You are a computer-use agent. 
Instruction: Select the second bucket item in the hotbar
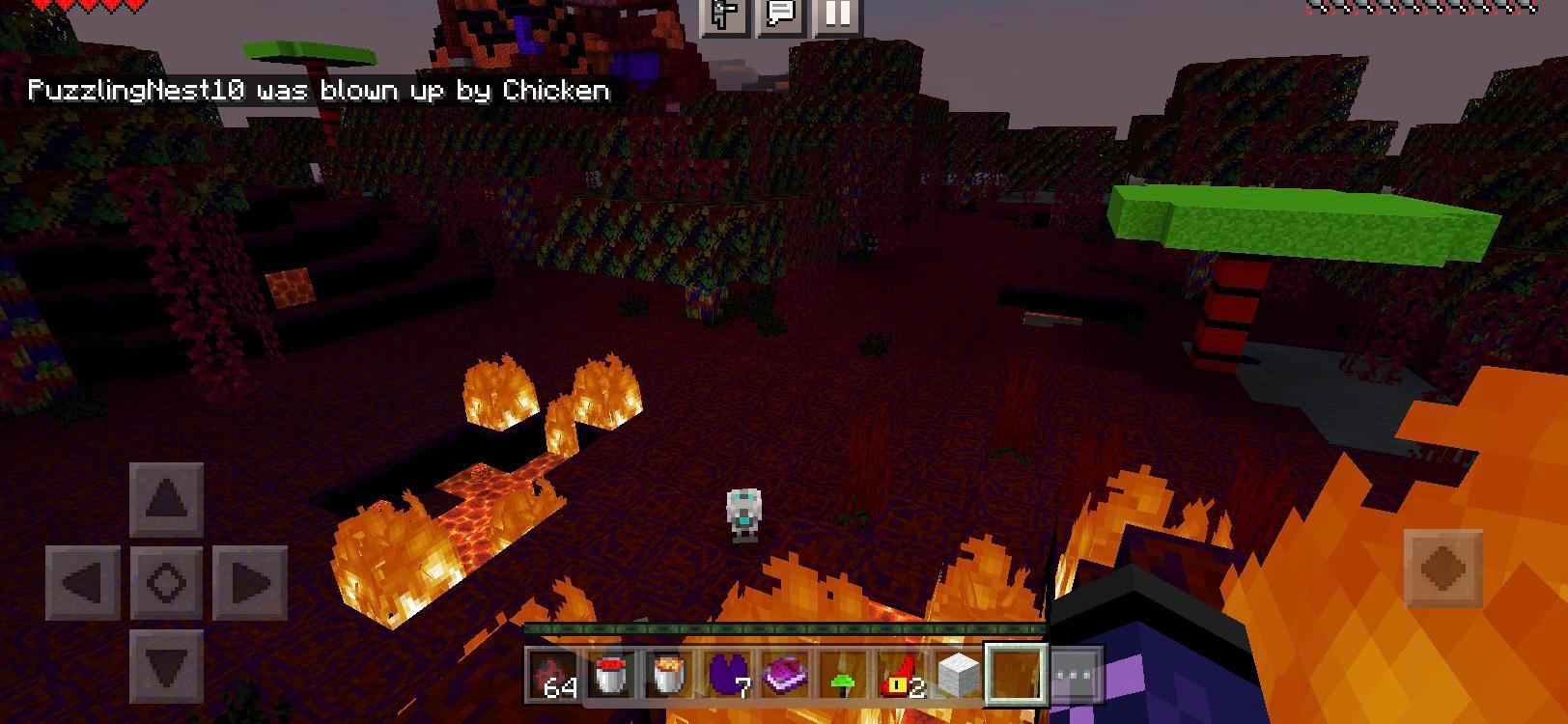tap(610, 676)
